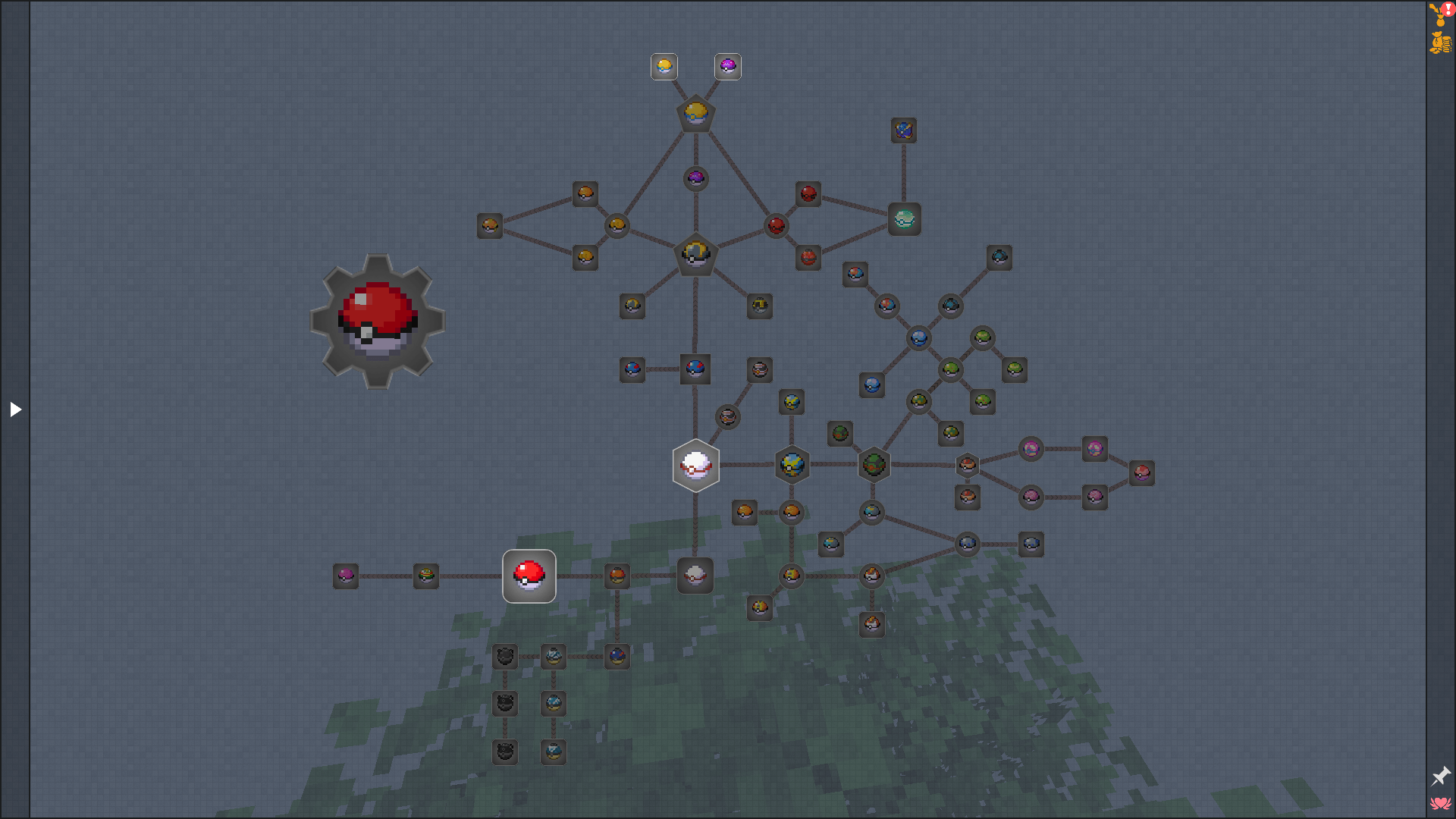1456x819 pixels.
Task: Open the purple Master Ball advancement node
Action: coord(695,179)
